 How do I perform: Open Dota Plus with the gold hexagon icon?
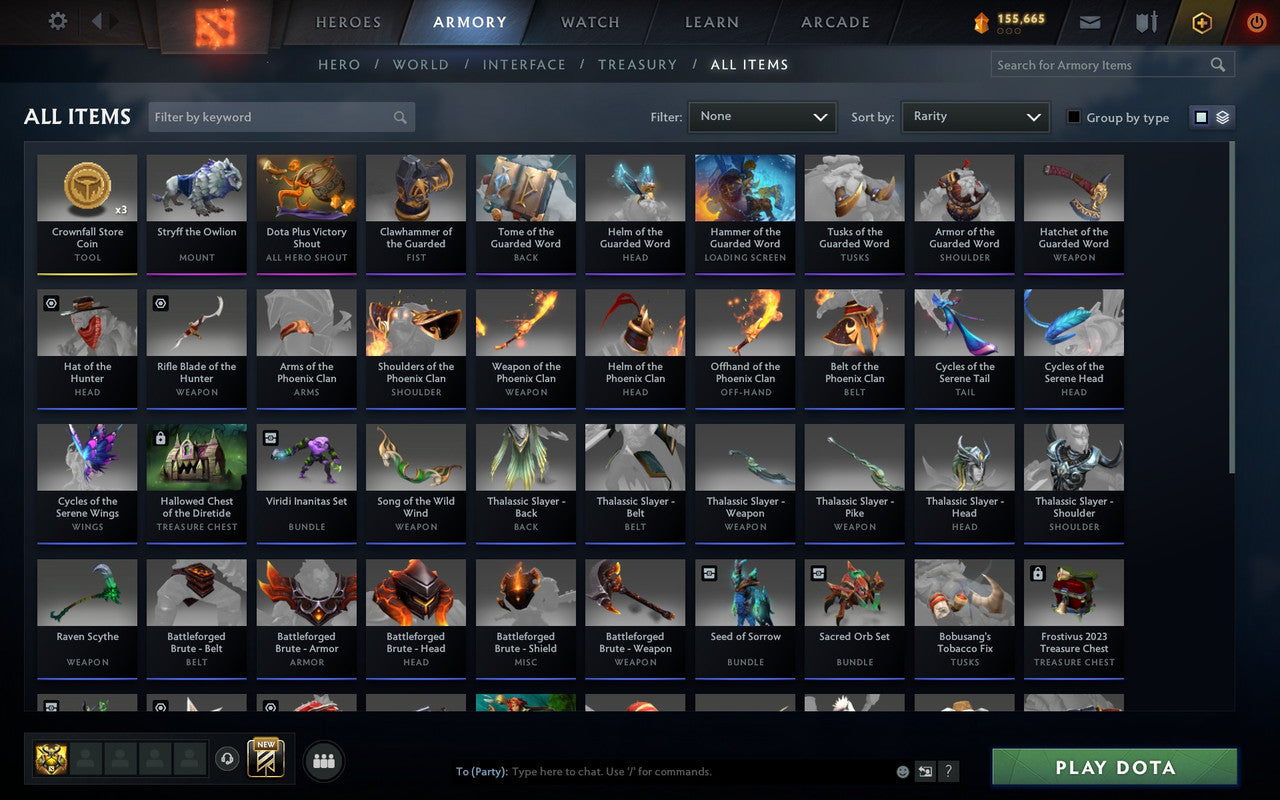[1201, 21]
